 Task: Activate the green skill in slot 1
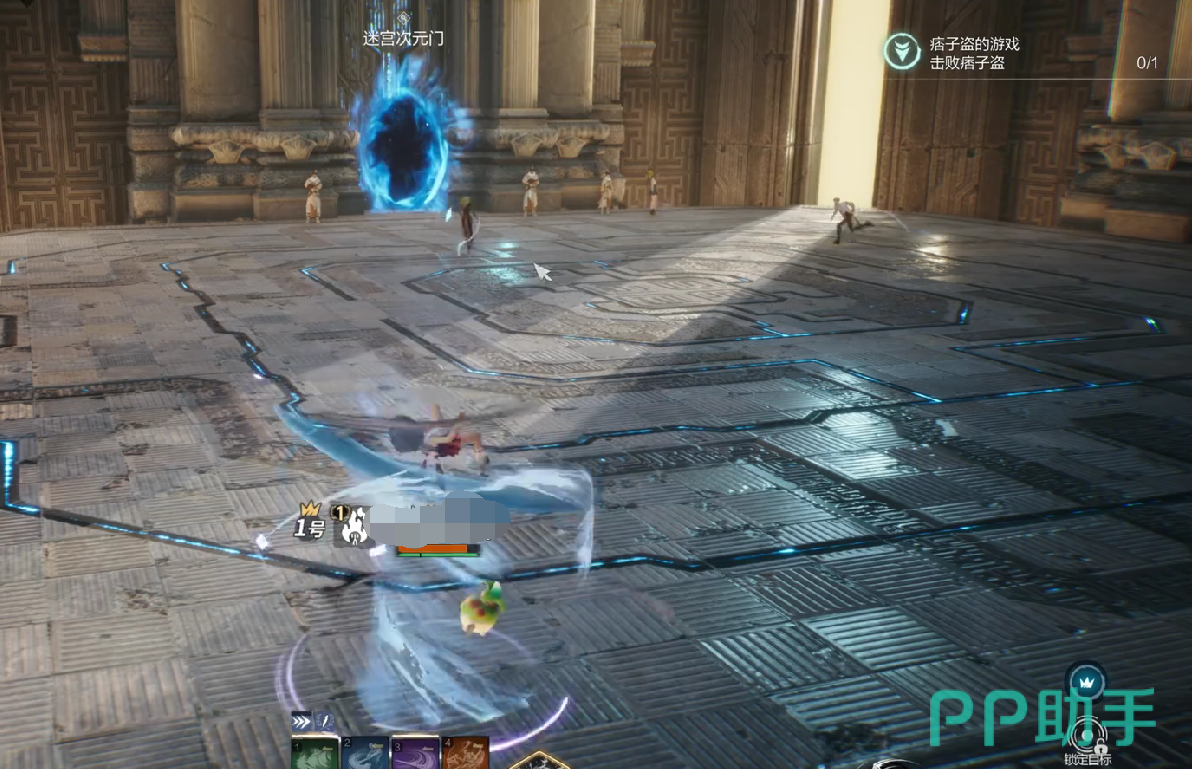(x=314, y=753)
